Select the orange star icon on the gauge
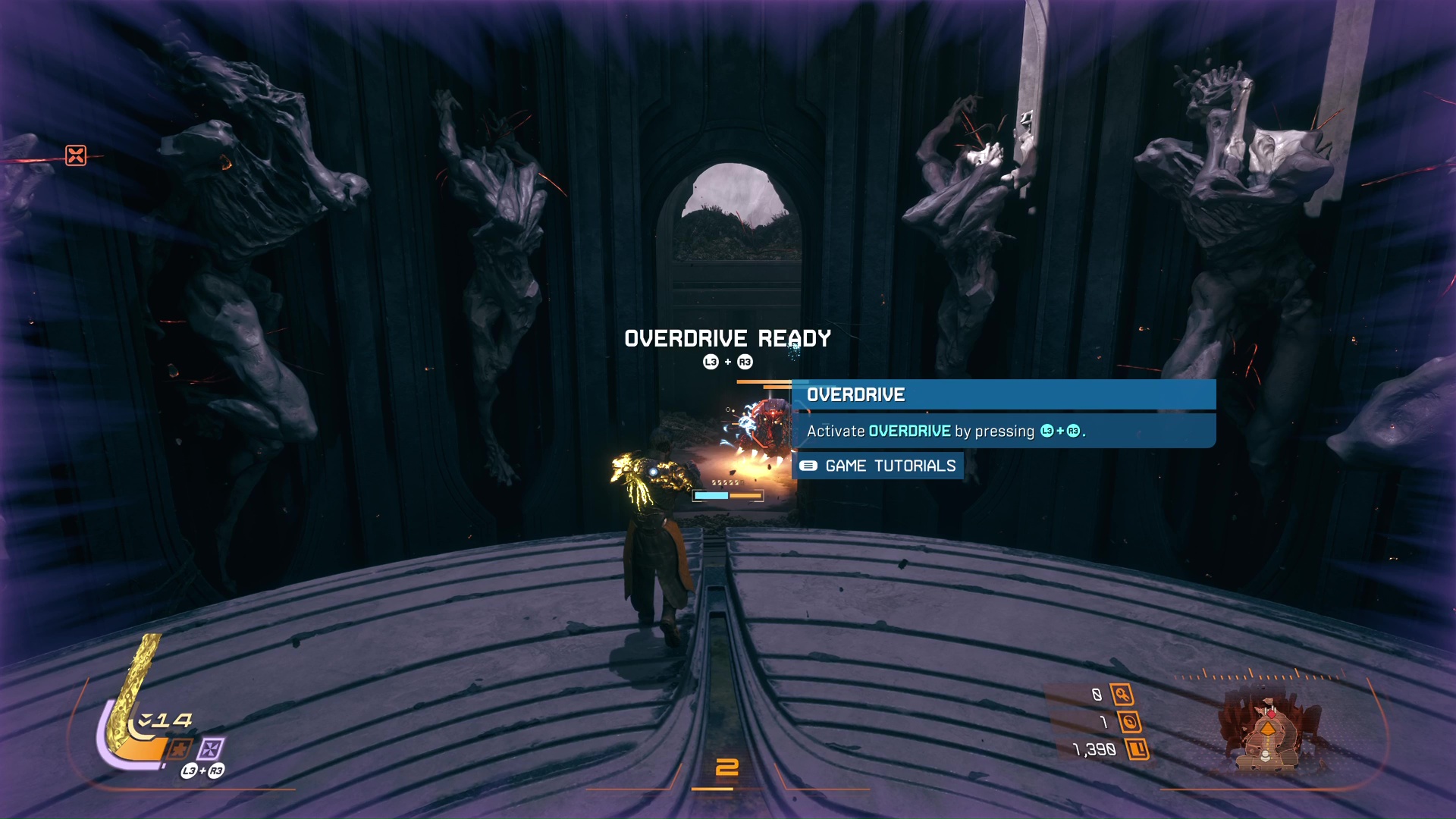The height and width of the screenshot is (819, 1456). pyautogui.click(x=180, y=750)
